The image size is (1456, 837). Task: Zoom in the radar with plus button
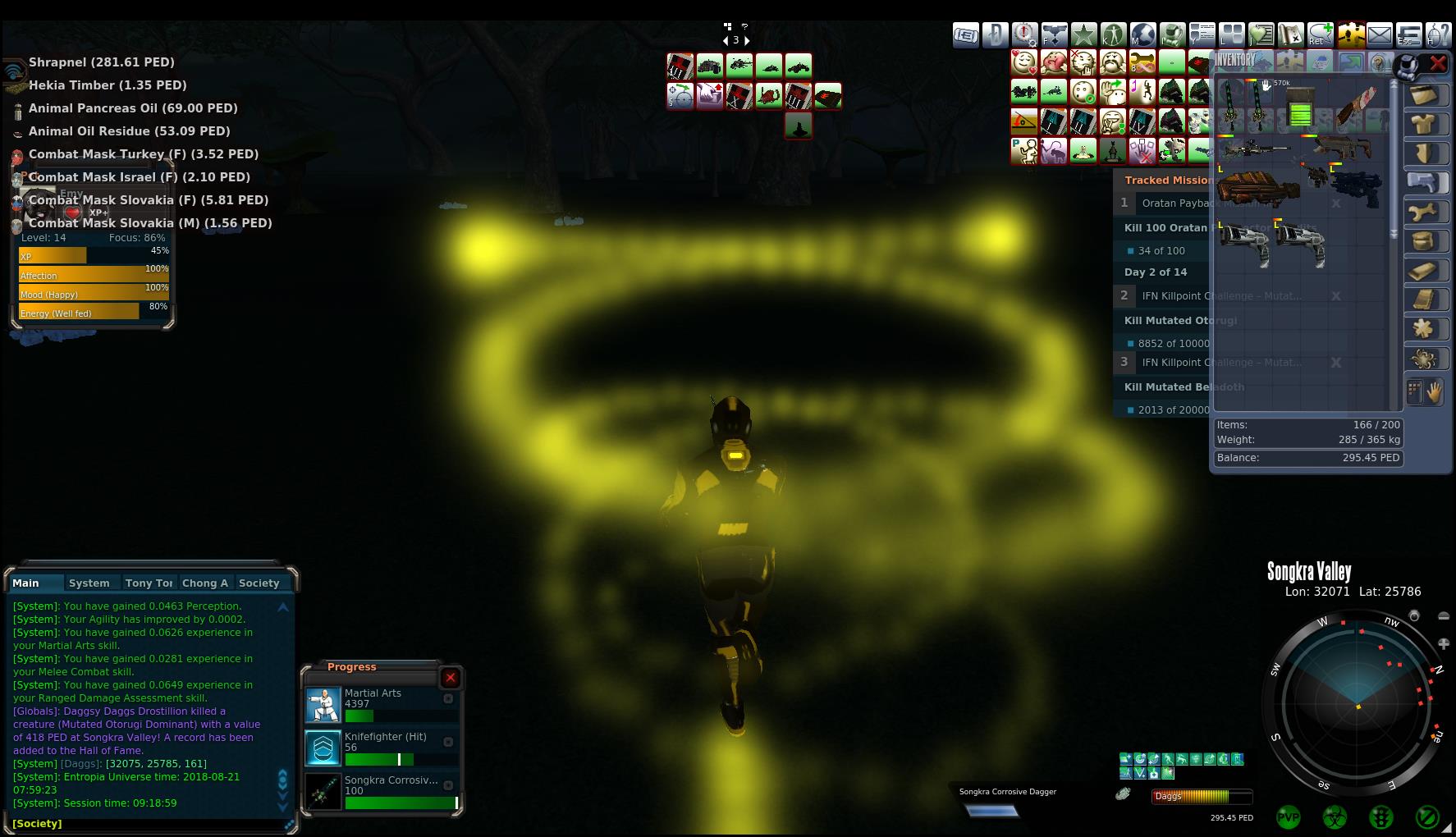point(1444,643)
